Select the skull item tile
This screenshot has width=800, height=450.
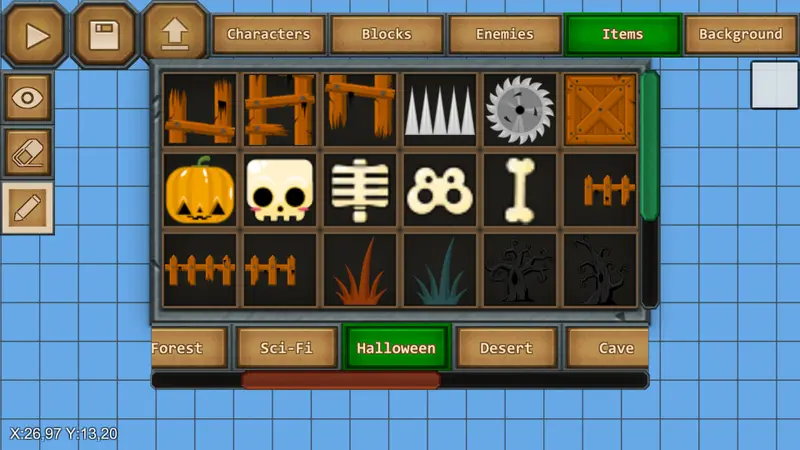point(280,190)
